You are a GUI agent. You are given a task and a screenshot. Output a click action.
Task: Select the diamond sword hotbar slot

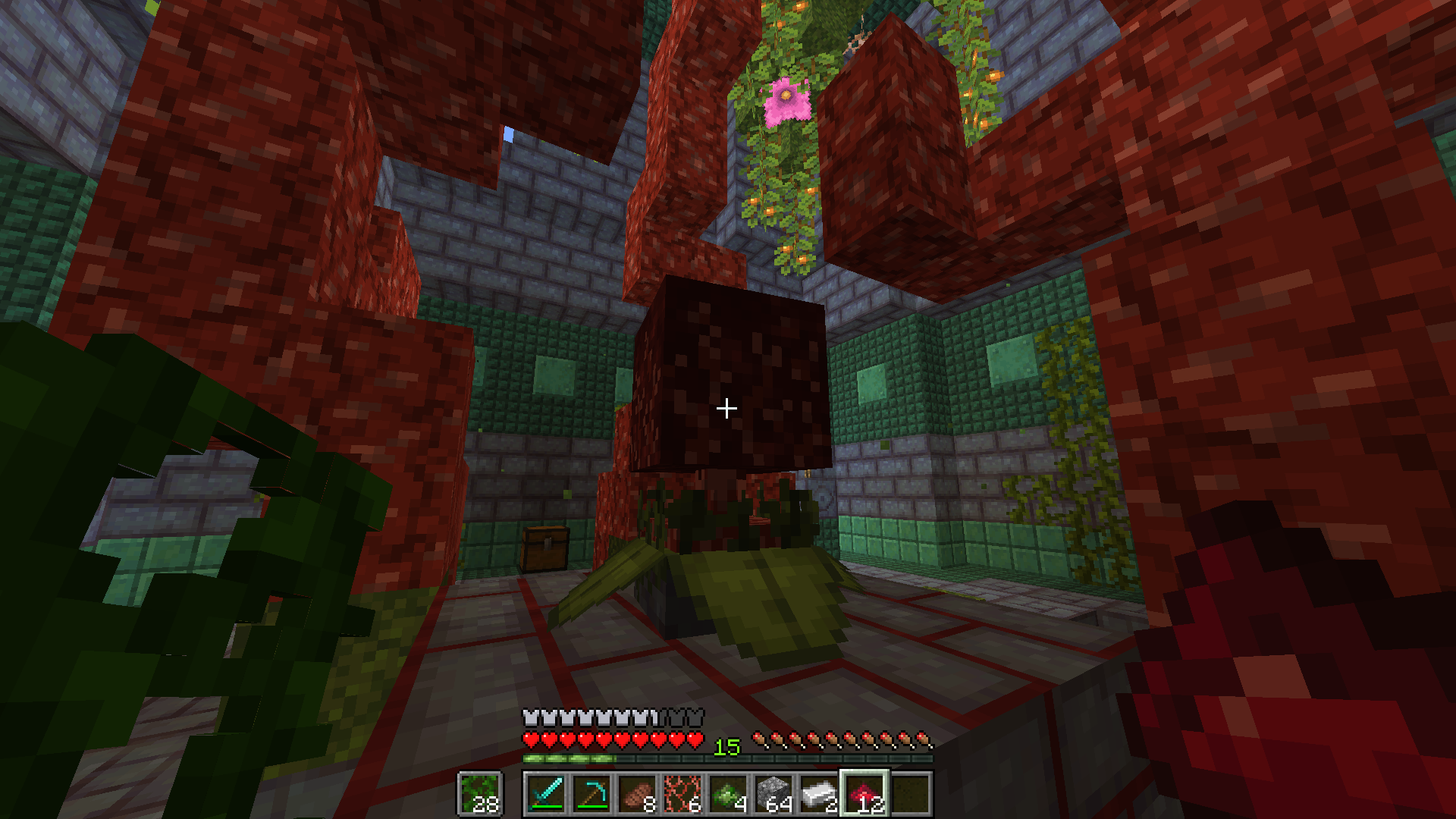click(546, 794)
